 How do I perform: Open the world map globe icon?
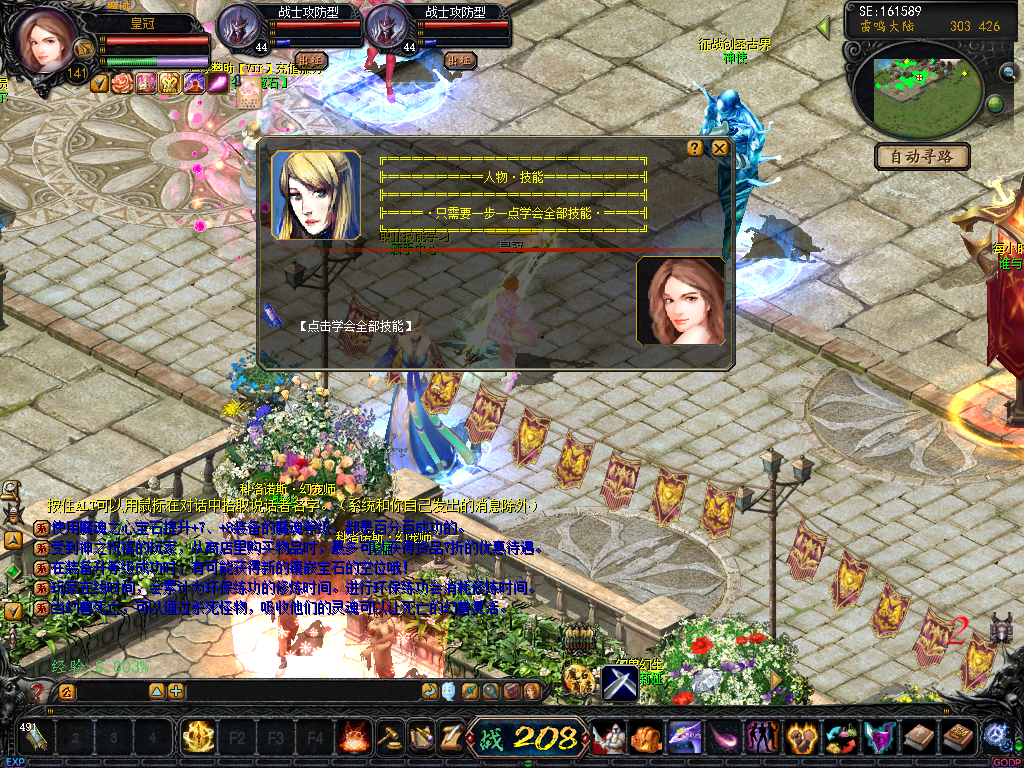coord(995,104)
